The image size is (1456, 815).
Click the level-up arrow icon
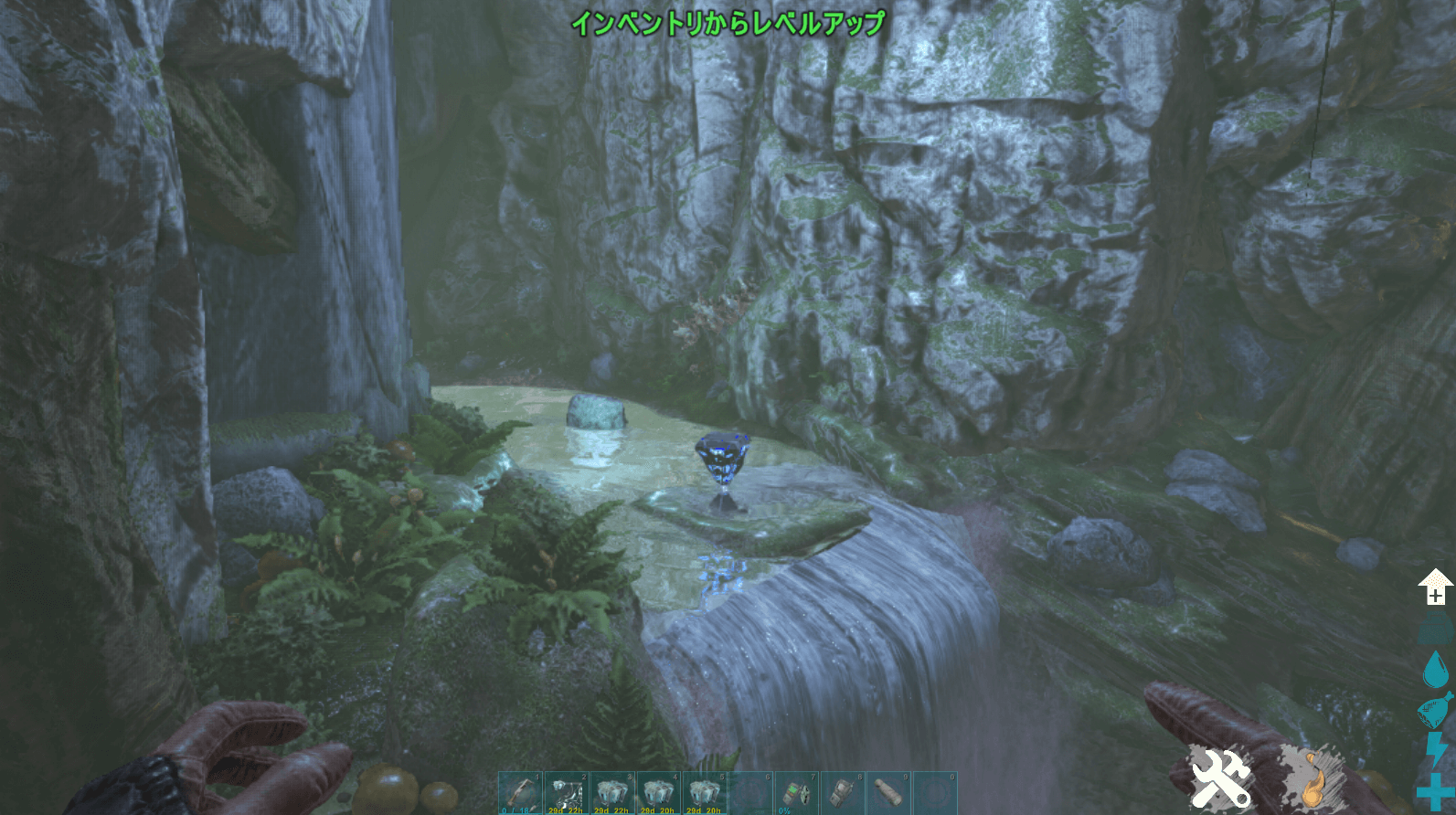(x=1435, y=587)
